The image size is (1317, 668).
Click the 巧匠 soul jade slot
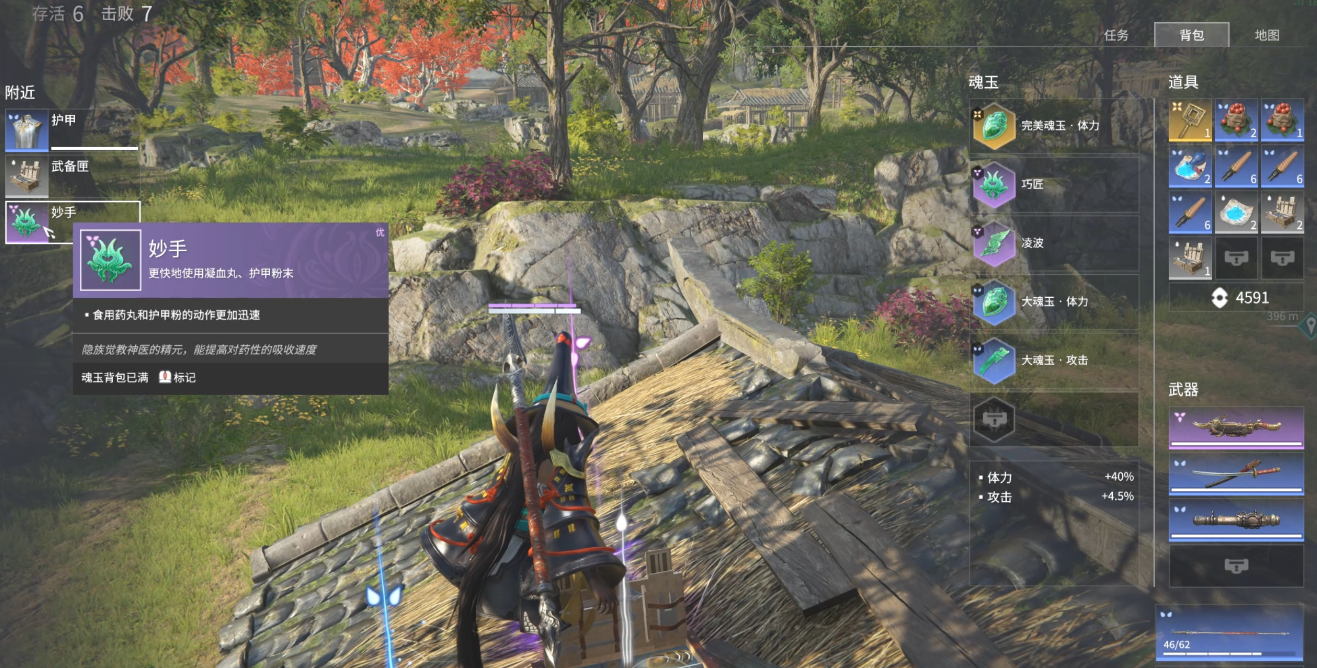[x=1054, y=184]
